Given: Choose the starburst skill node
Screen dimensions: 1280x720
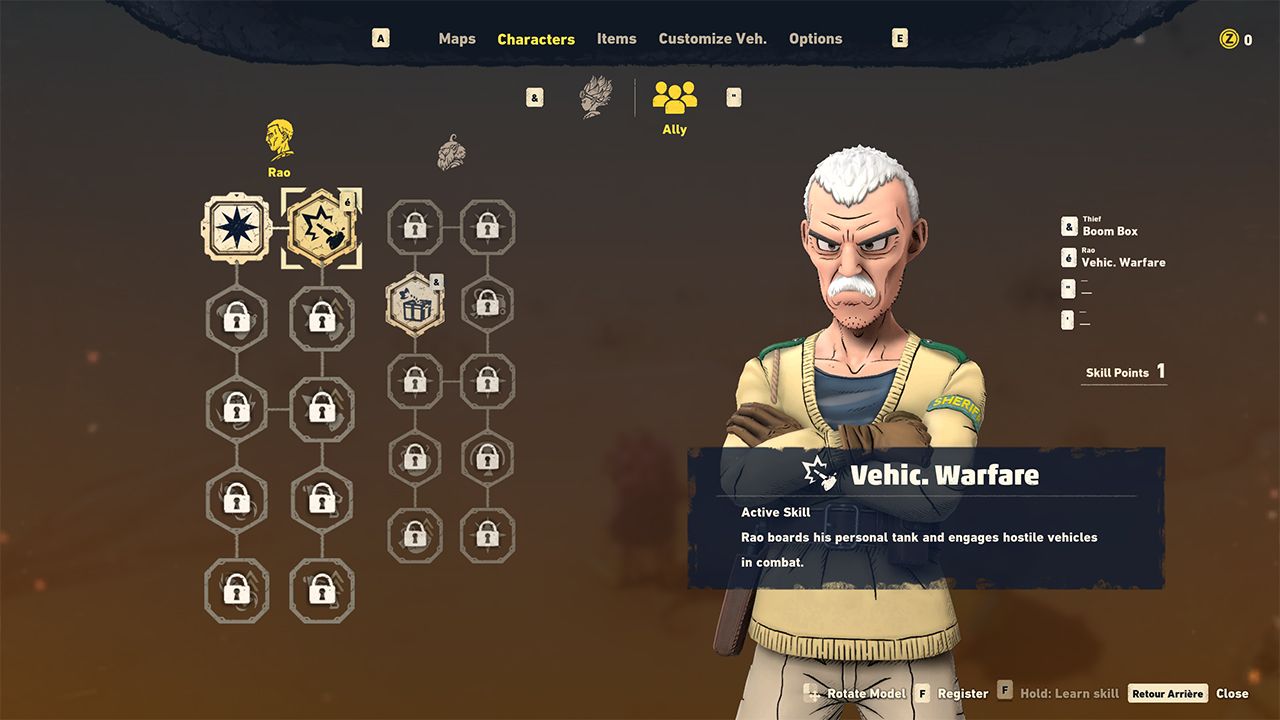Looking at the screenshot, I should coord(237,228).
